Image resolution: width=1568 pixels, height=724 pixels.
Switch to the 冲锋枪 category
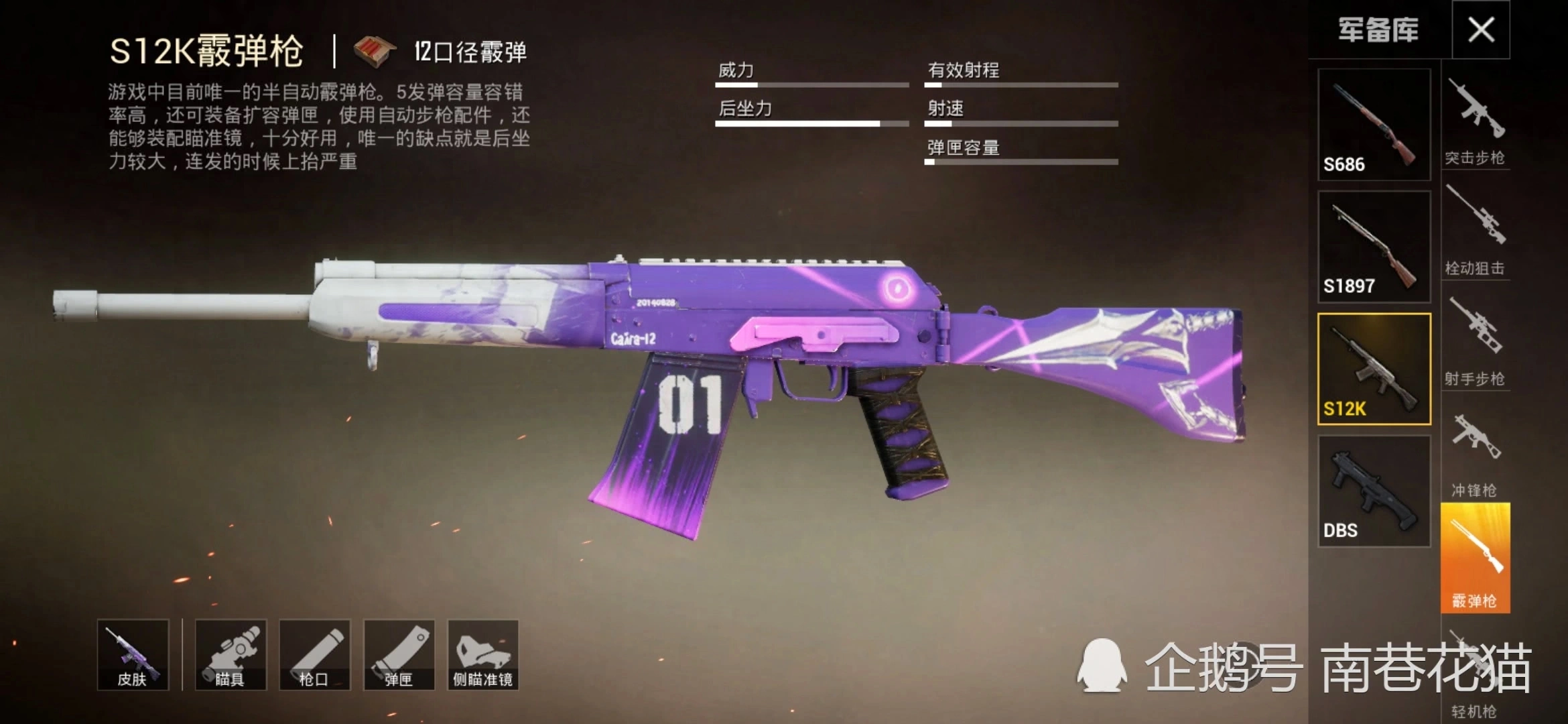click(x=1475, y=452)
